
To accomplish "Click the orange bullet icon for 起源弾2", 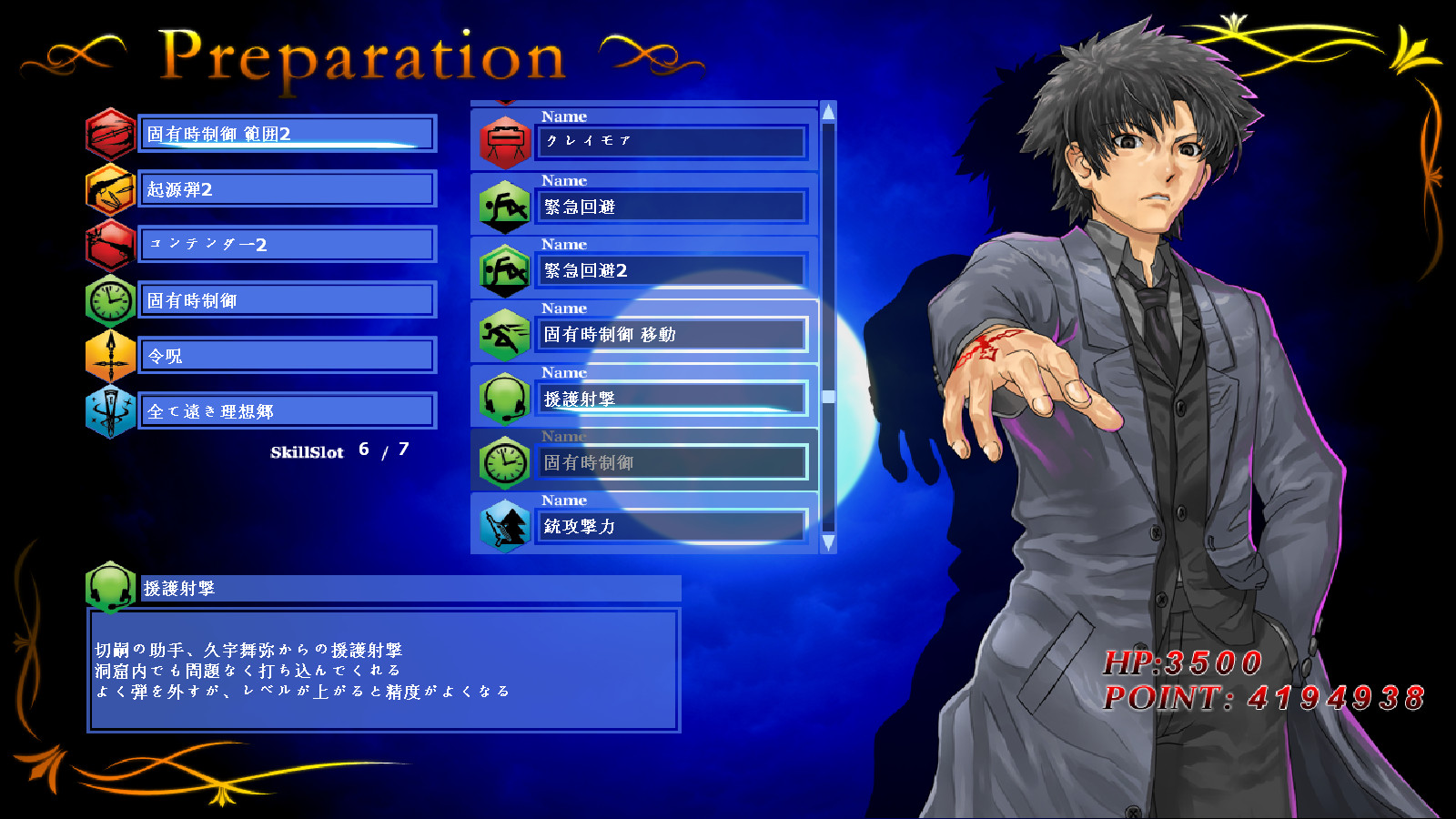I will click(x=111, y=189).
